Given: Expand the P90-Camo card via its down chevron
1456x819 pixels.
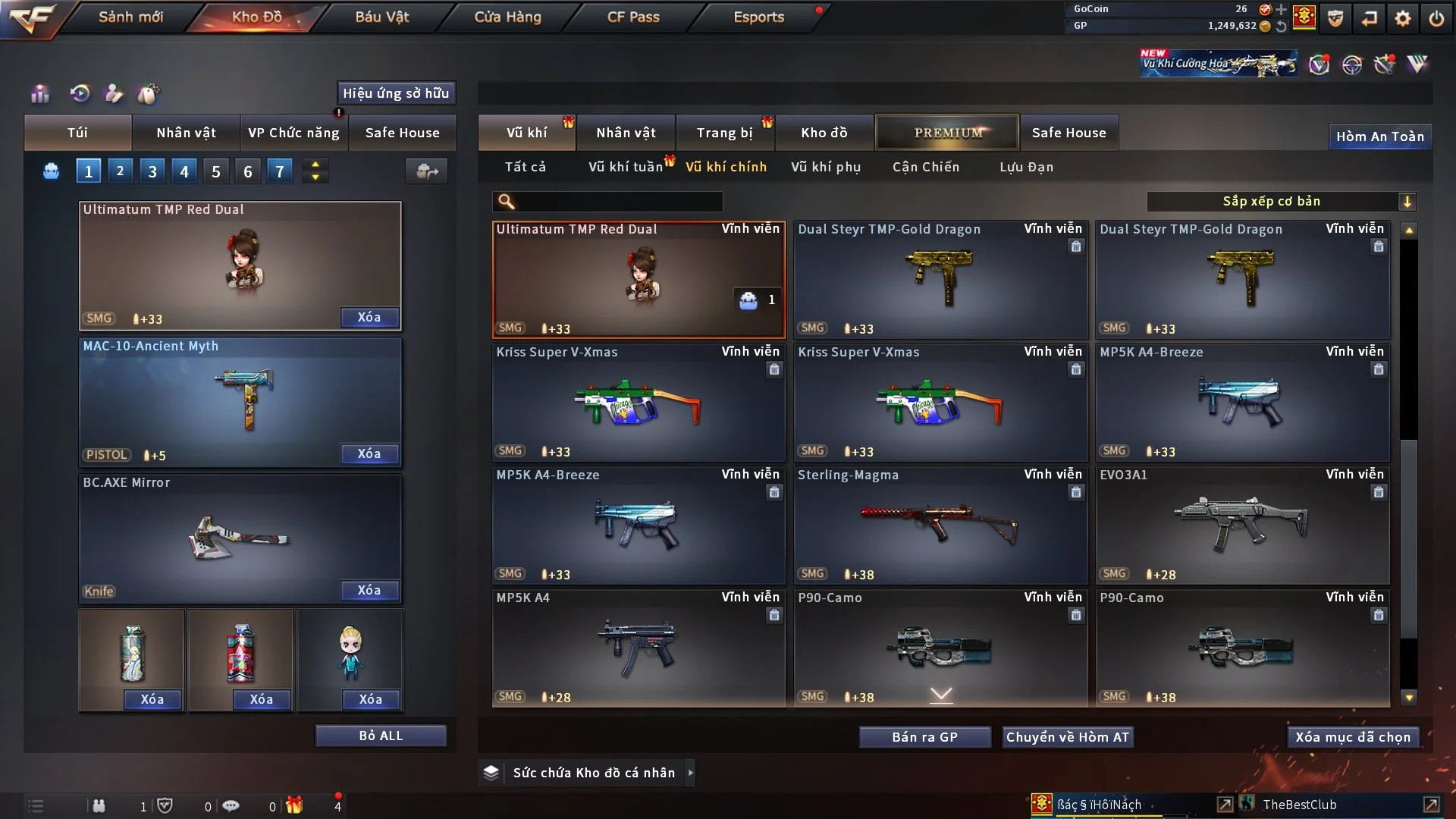Looking at the screenshot, I should tap(941, 693).
